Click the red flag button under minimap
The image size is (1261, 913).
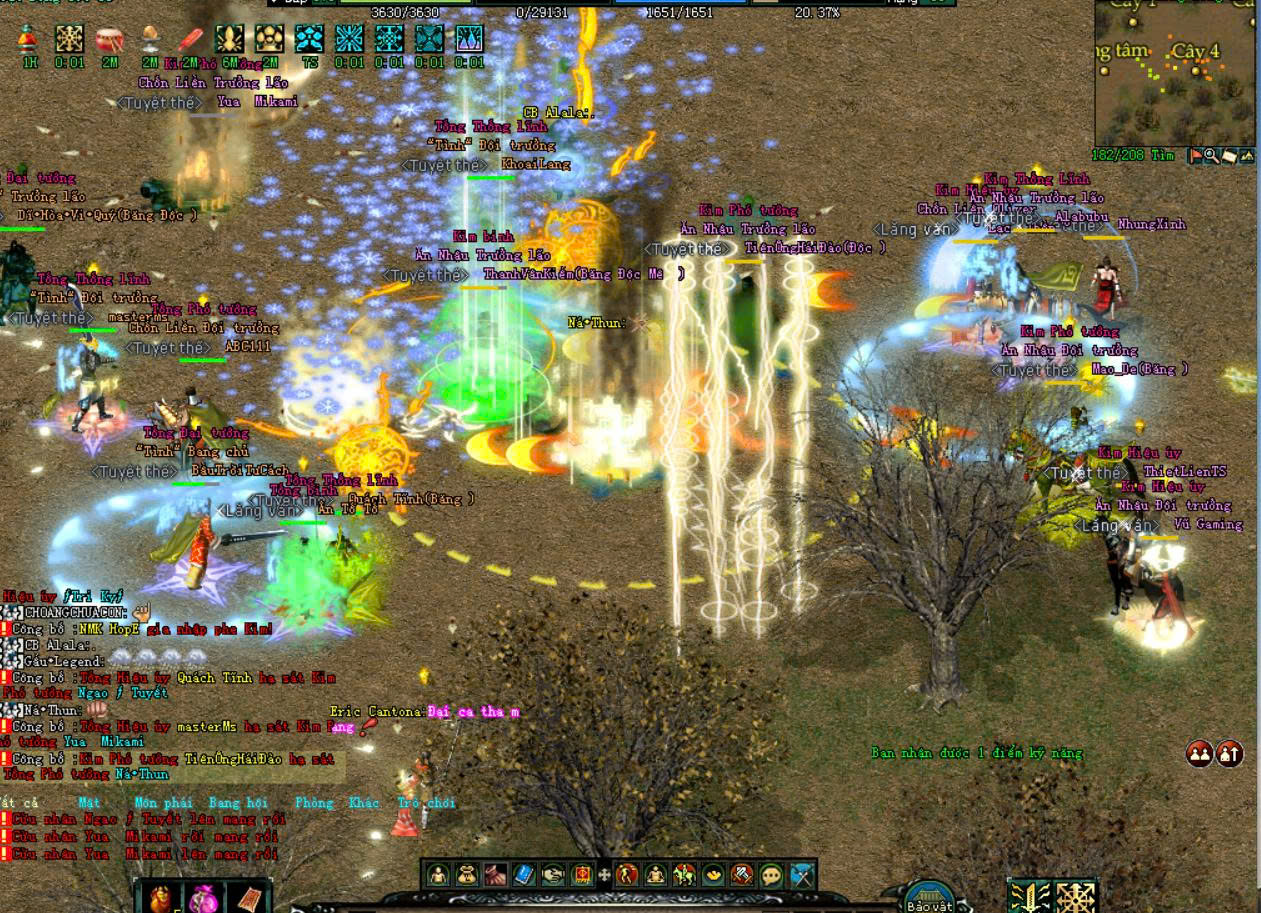pyautogui.click(x=1196, y=156)
